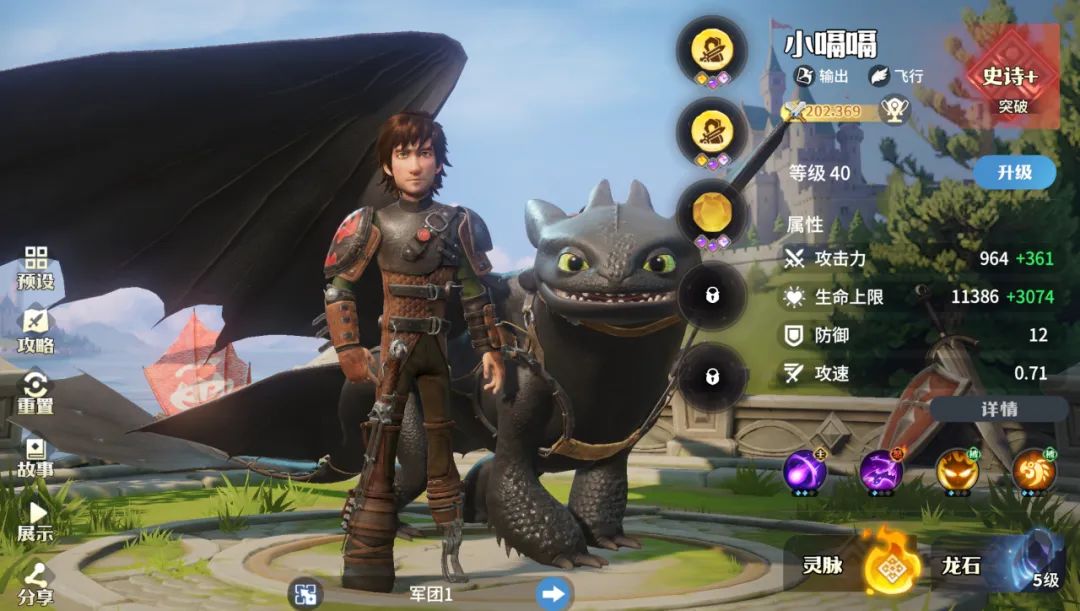
Task: Select the orange glowing-eyed face skill icon
Action: (x=957, y=471)
